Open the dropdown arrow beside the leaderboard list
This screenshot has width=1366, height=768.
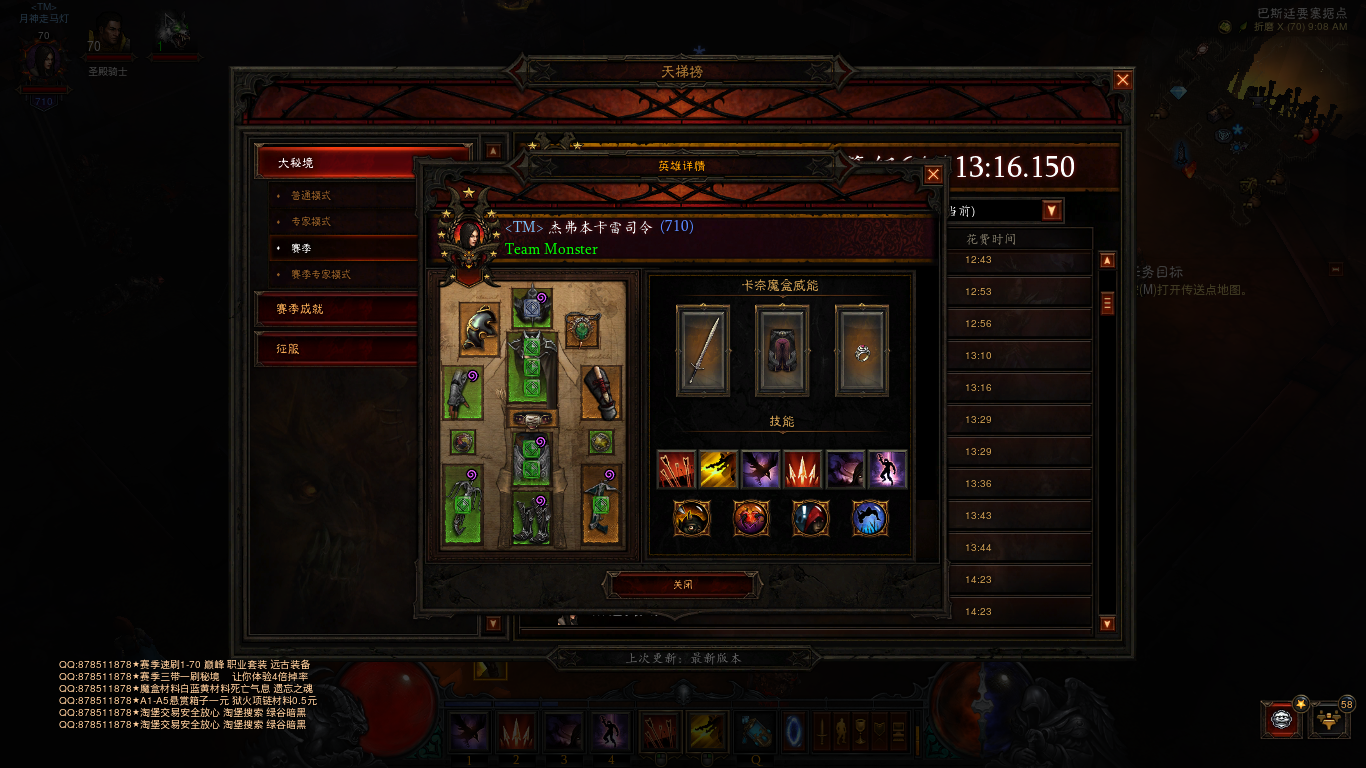[1051, 210]
